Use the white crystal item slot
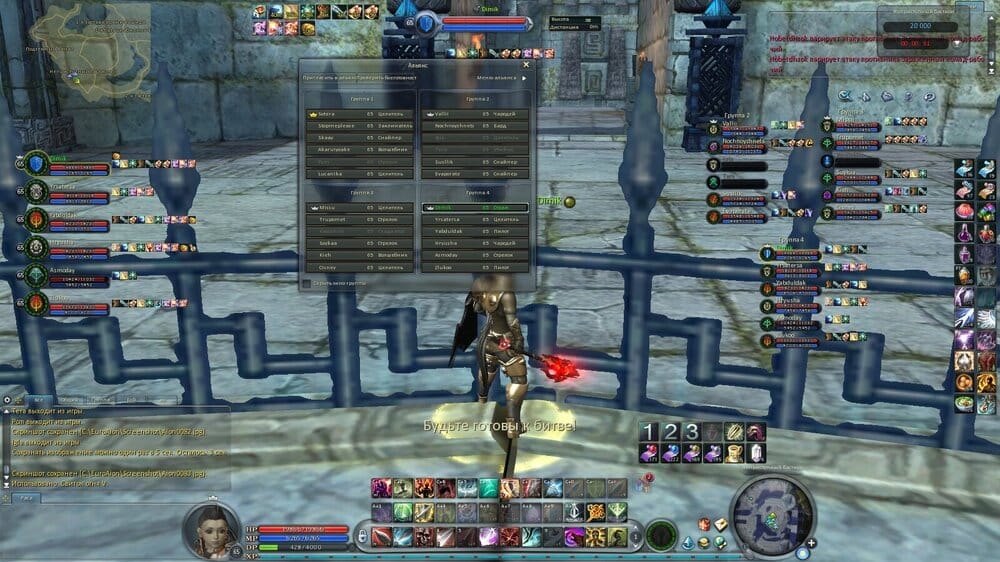Image resolution: width=1000 pixels, height=562 pixels. click(x=757, y=453)
